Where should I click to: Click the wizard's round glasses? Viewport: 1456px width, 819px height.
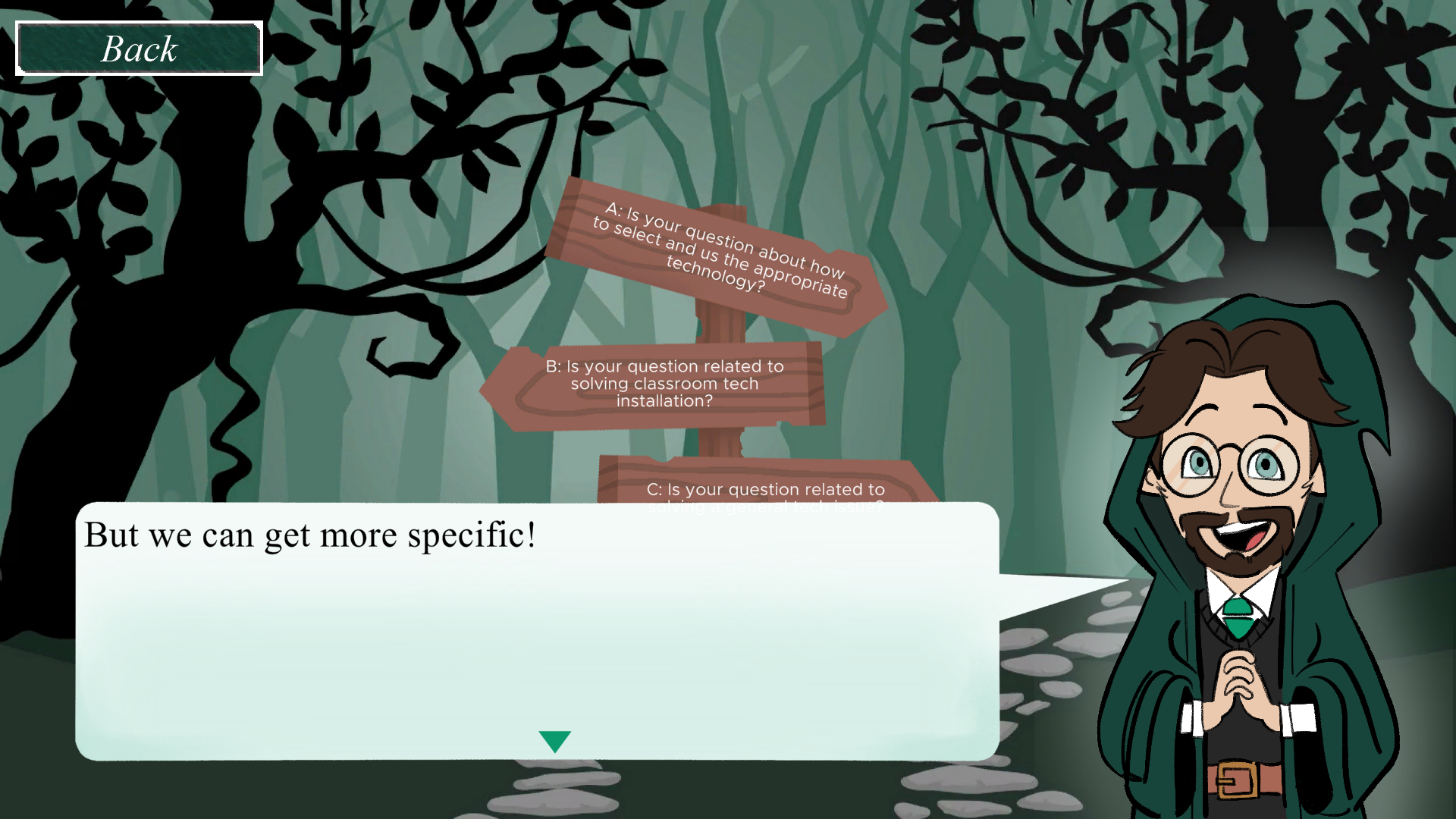coord(1228,464)
